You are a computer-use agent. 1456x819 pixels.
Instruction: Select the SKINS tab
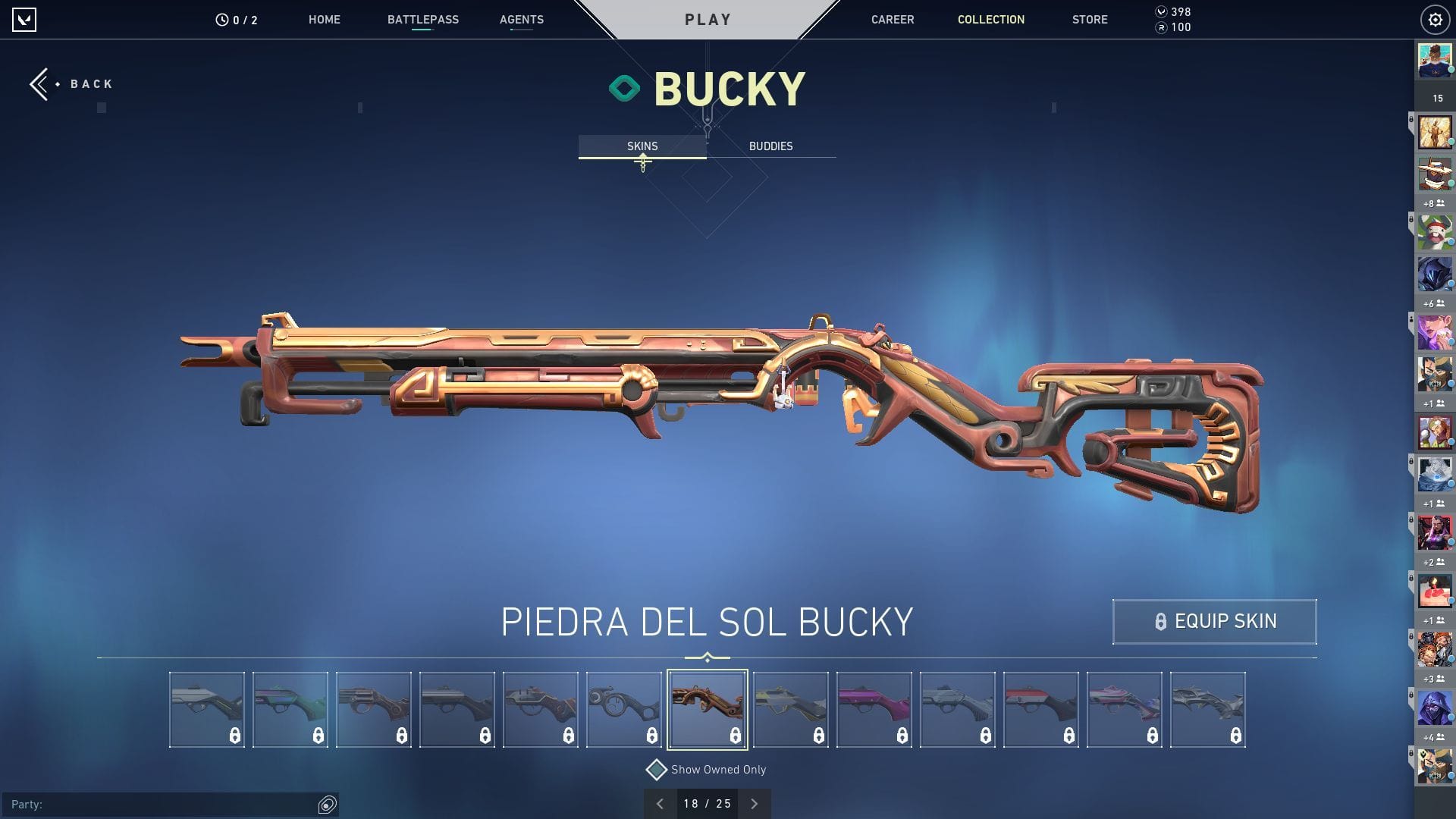[643, 146]
